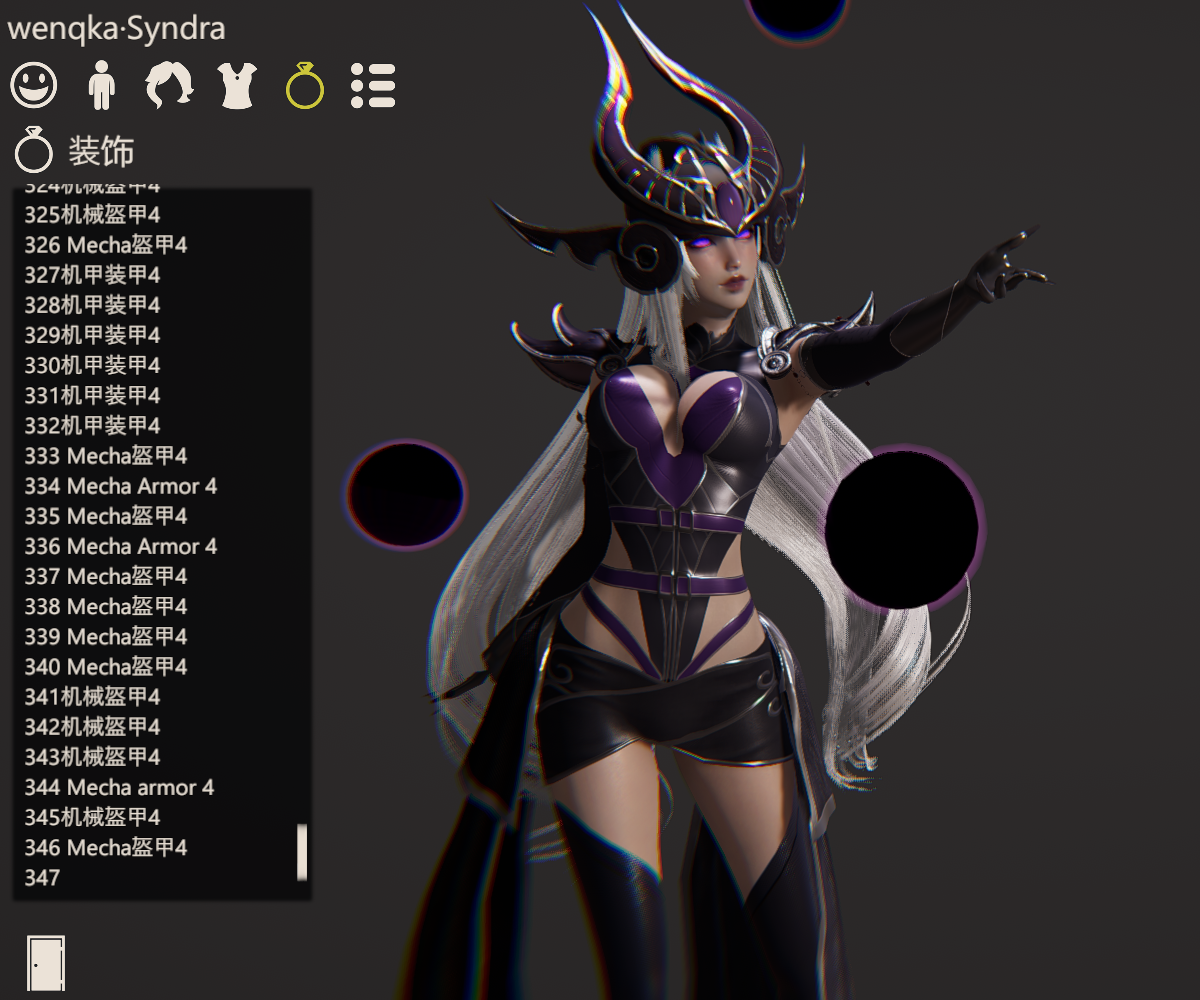Click the accessory list scrollbar handle
This screenshot has width=1200, height=1000.
click(x=302, y=852)
